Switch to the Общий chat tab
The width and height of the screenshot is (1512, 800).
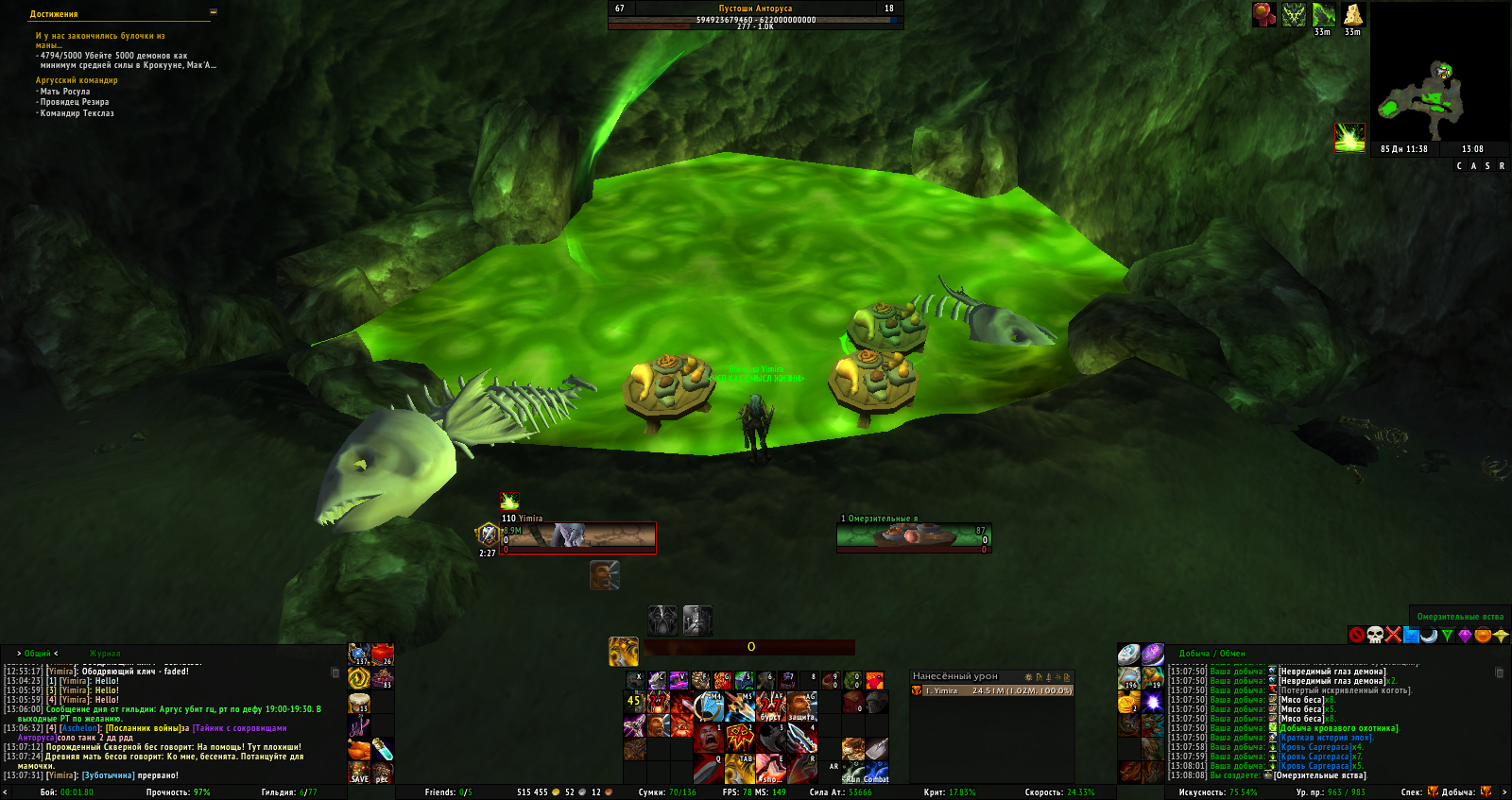pos(38,654)
